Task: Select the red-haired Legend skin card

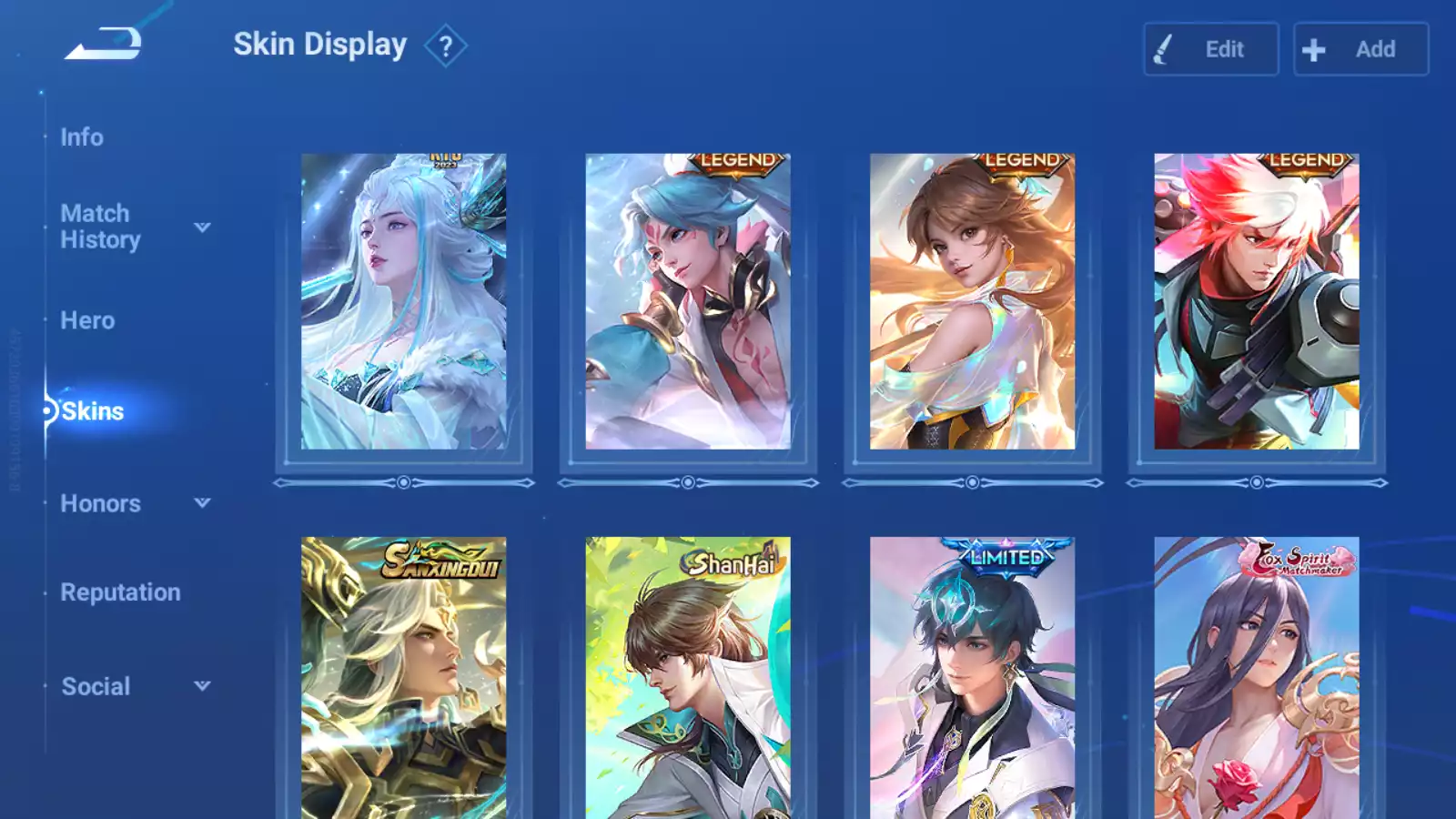Action: click(x=1256, y=301)
